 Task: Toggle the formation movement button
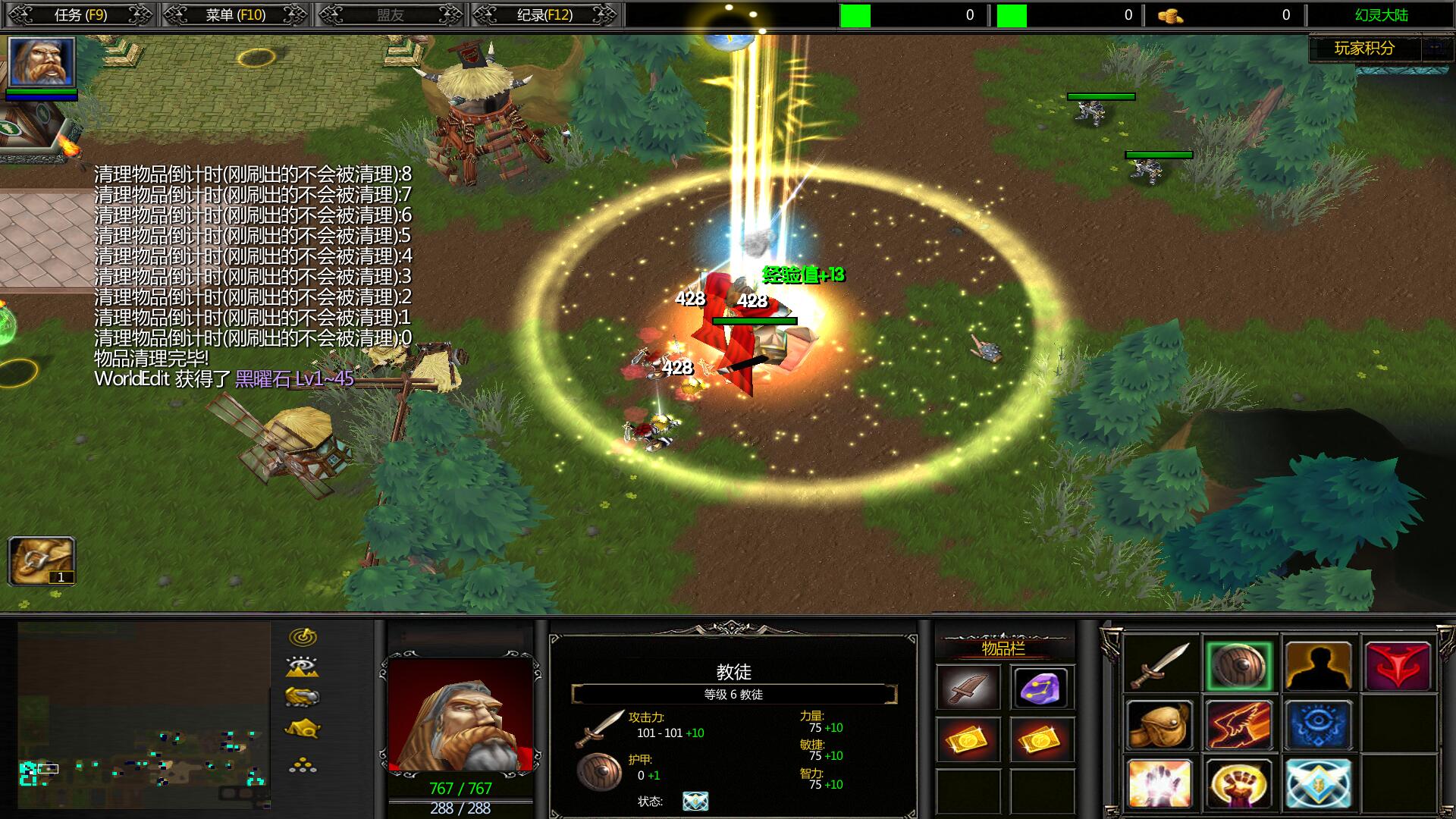[303, 765]
